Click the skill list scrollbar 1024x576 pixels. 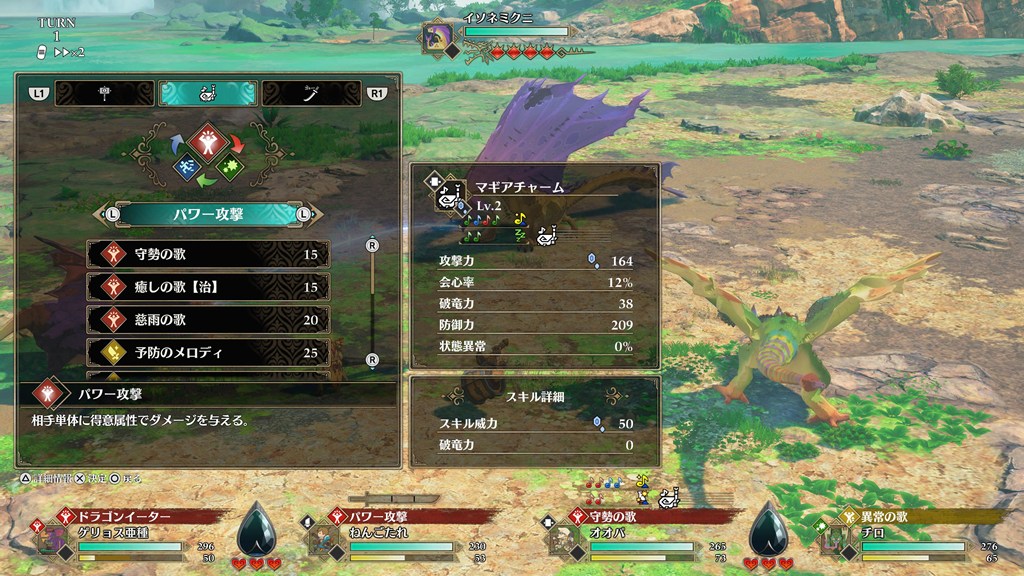372,302
